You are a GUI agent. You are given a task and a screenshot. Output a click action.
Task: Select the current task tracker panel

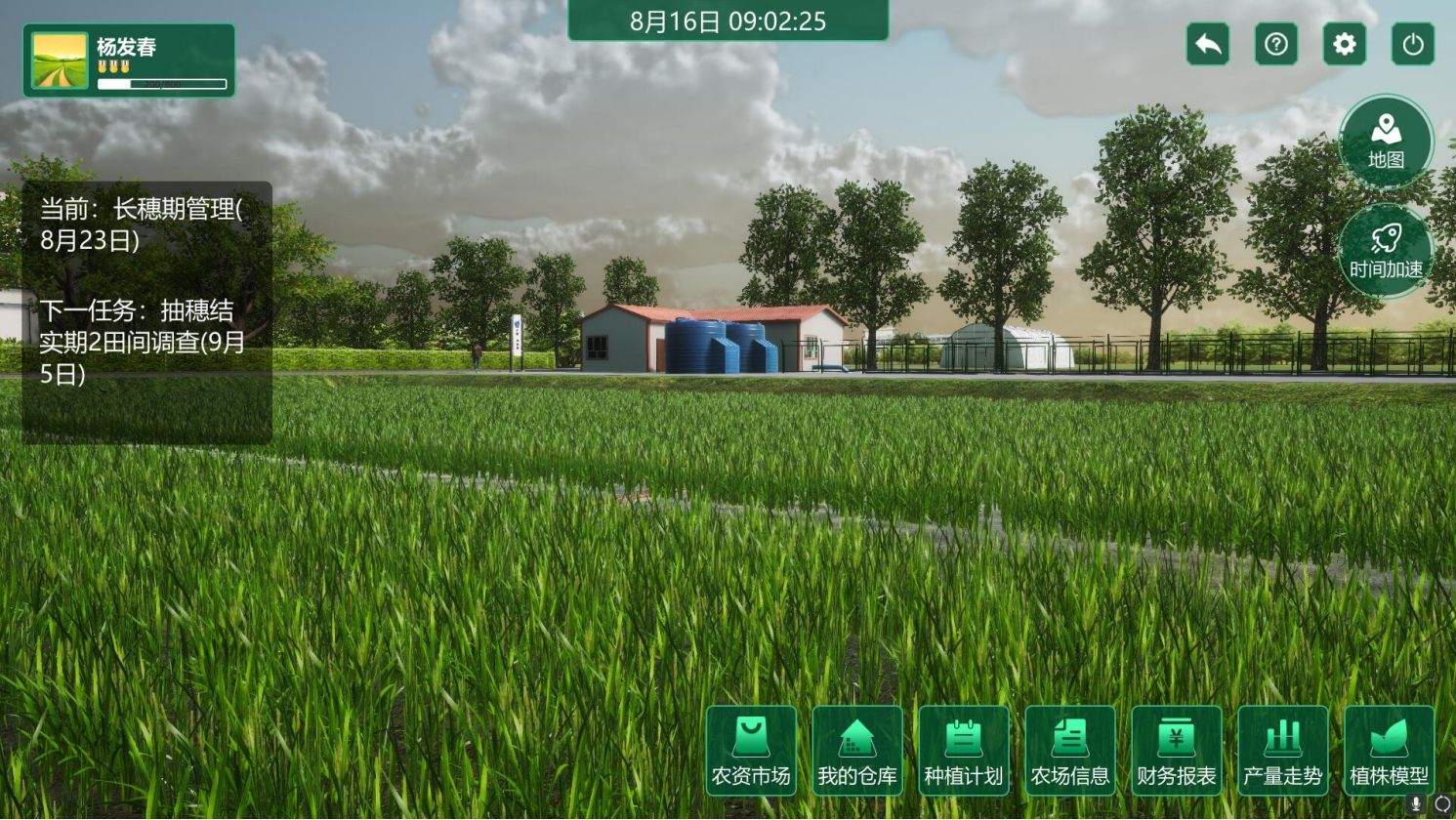click(146, 312)
